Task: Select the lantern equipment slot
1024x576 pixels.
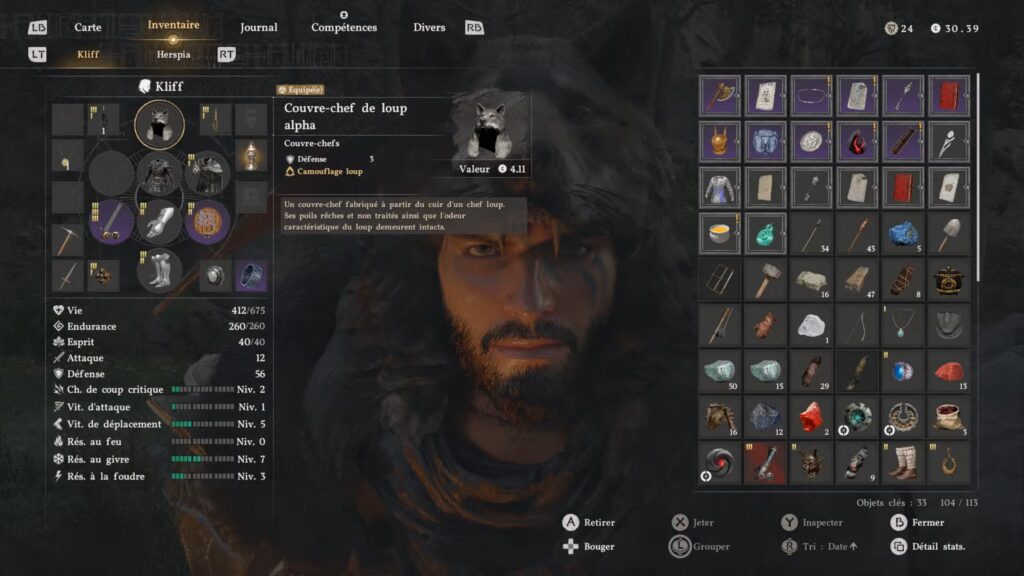Action: (251, 155)
